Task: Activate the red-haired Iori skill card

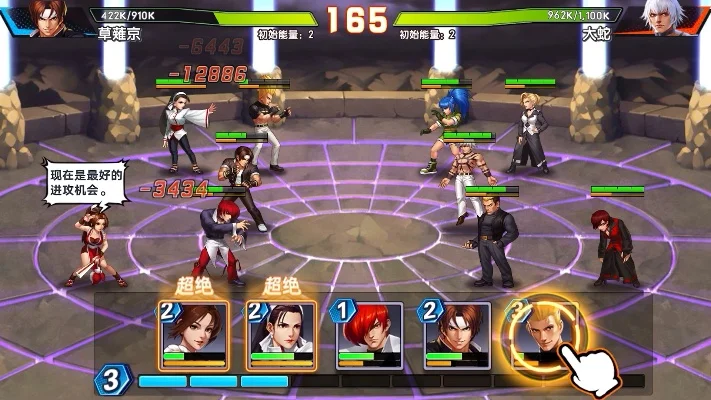Action: point(369,335)
